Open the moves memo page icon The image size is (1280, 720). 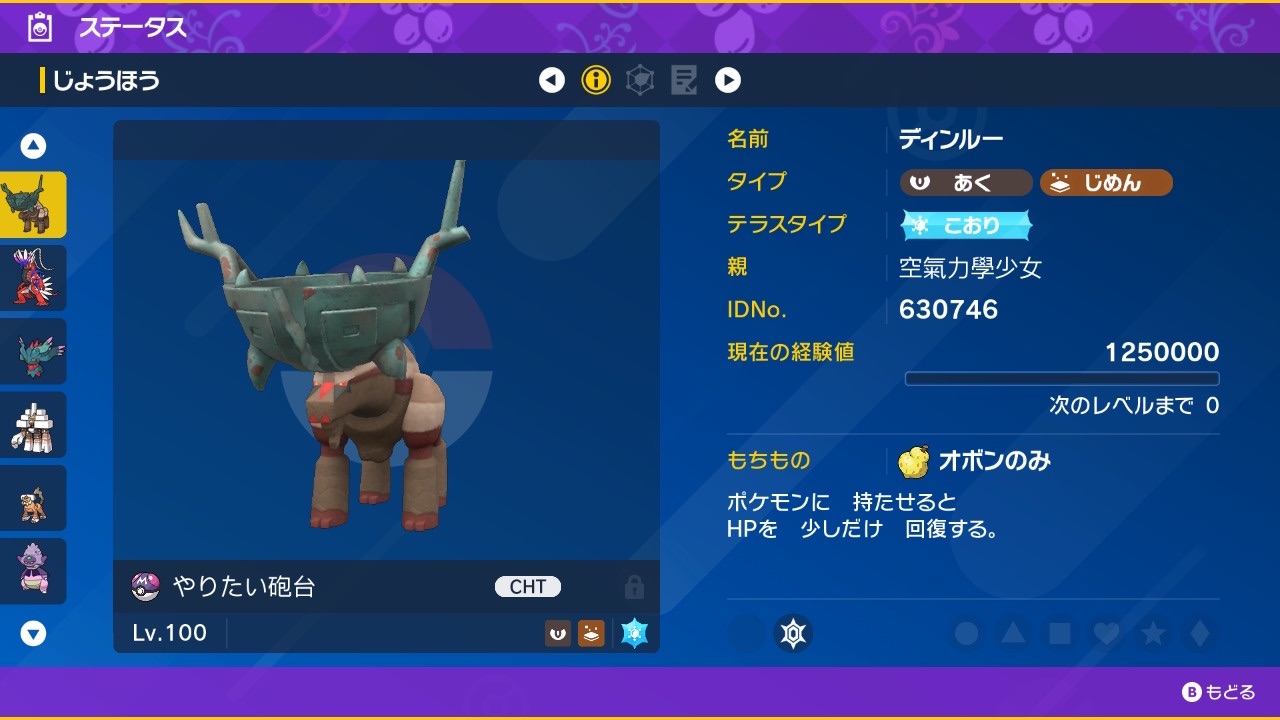click(684, 79)
